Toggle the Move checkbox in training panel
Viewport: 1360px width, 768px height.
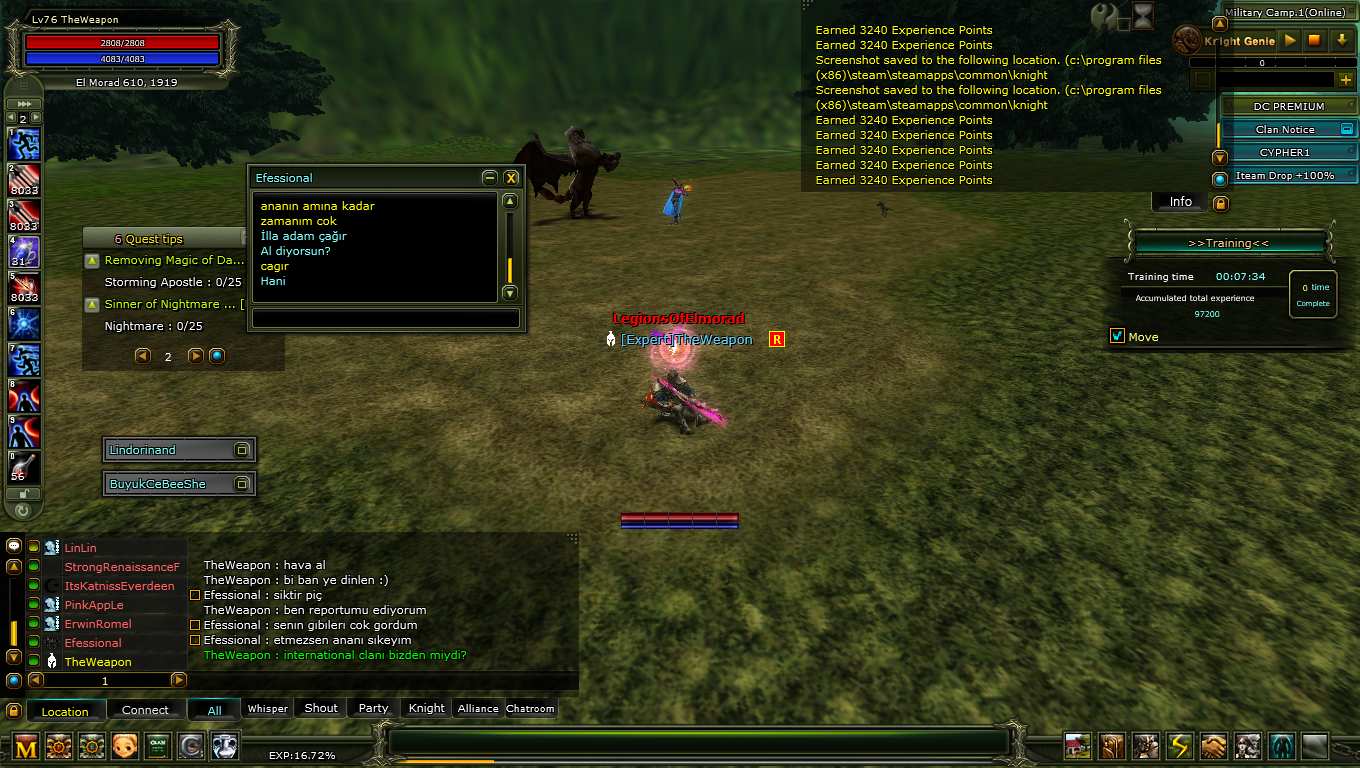tap(1118, 336)
